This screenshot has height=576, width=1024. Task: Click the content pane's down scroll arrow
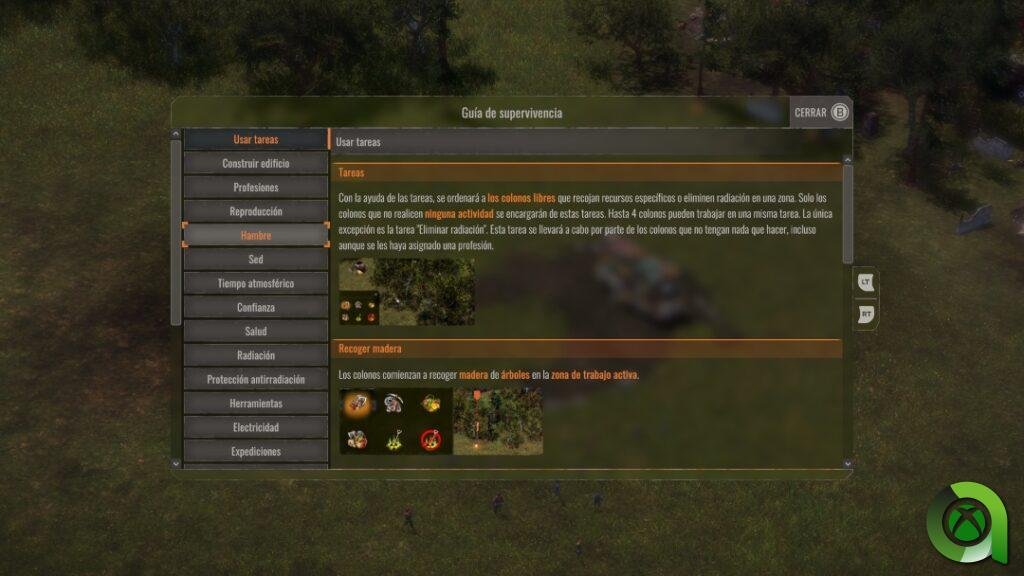[x=848, y=463]
